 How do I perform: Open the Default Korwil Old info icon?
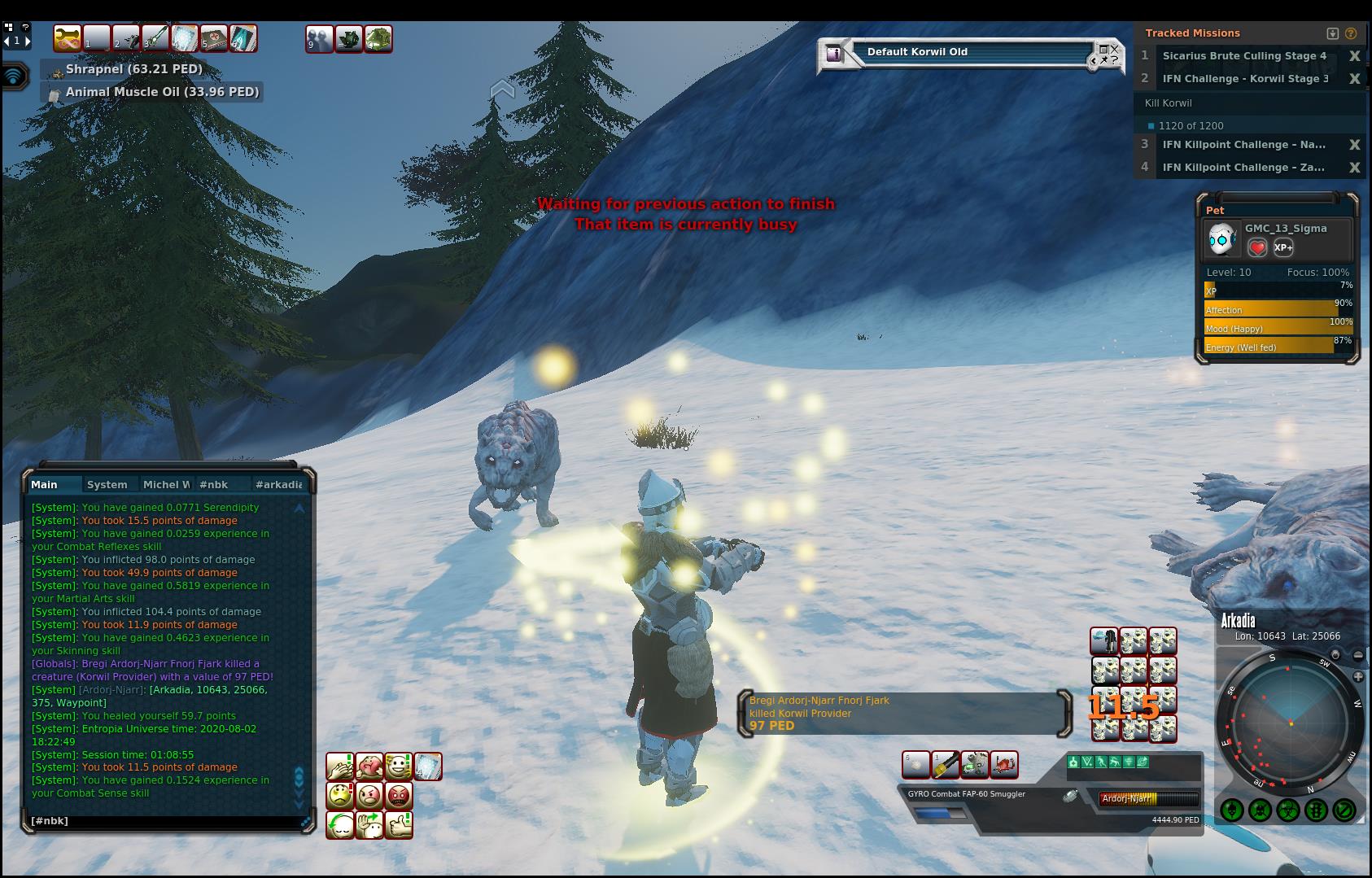click(834, 54)
